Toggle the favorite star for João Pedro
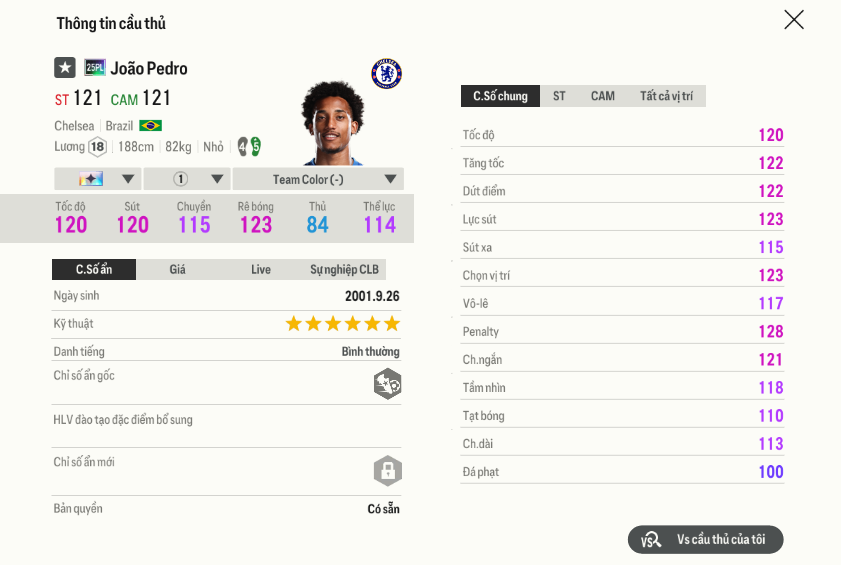The height and width of the screenshot is (565, 841). click(x=65, y=68)
